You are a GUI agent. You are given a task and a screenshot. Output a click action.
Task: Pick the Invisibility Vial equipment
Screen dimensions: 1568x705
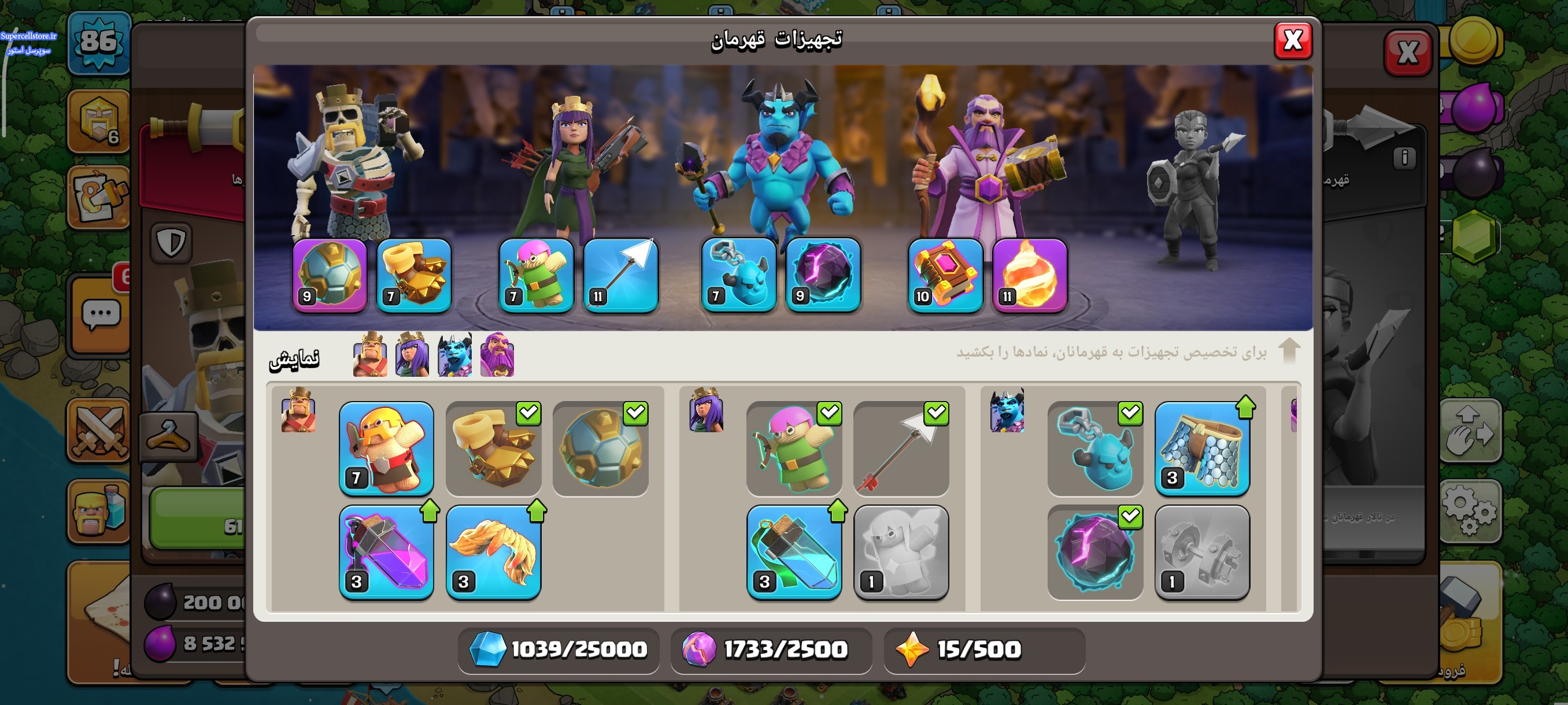pos(794,552)
